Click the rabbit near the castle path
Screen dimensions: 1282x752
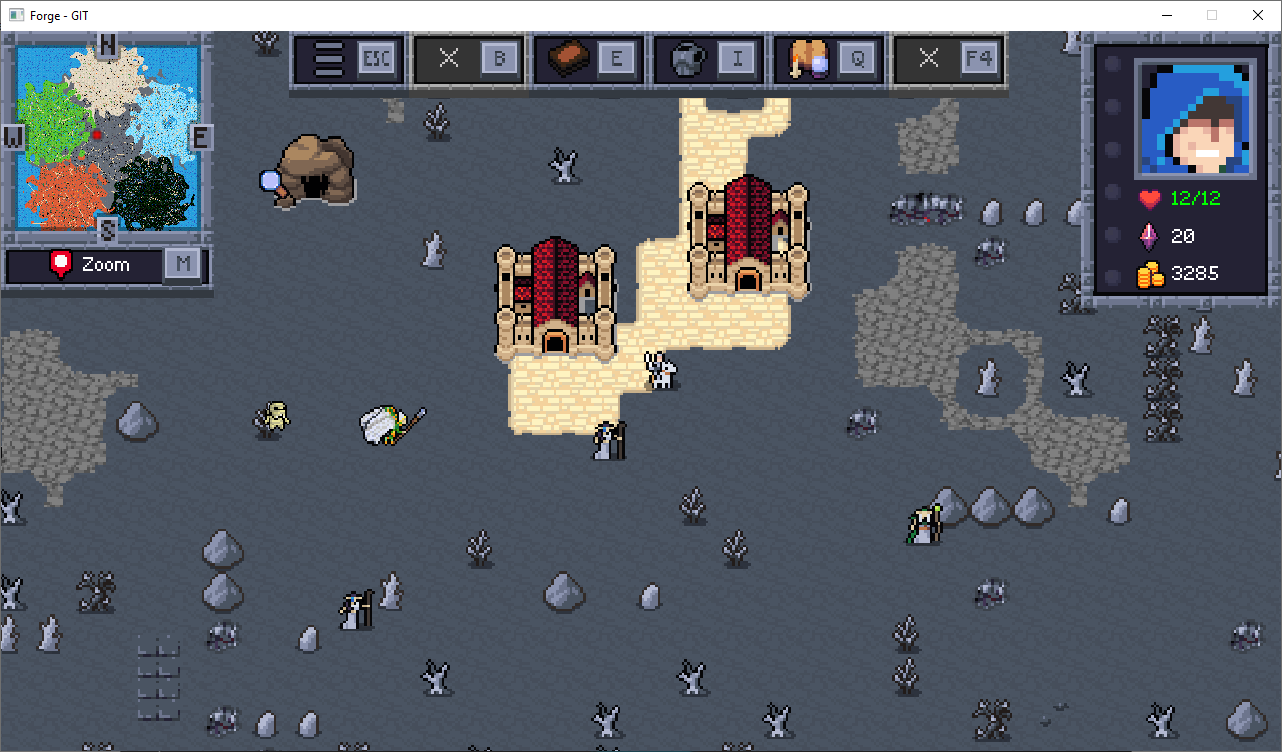coord(660,369)
